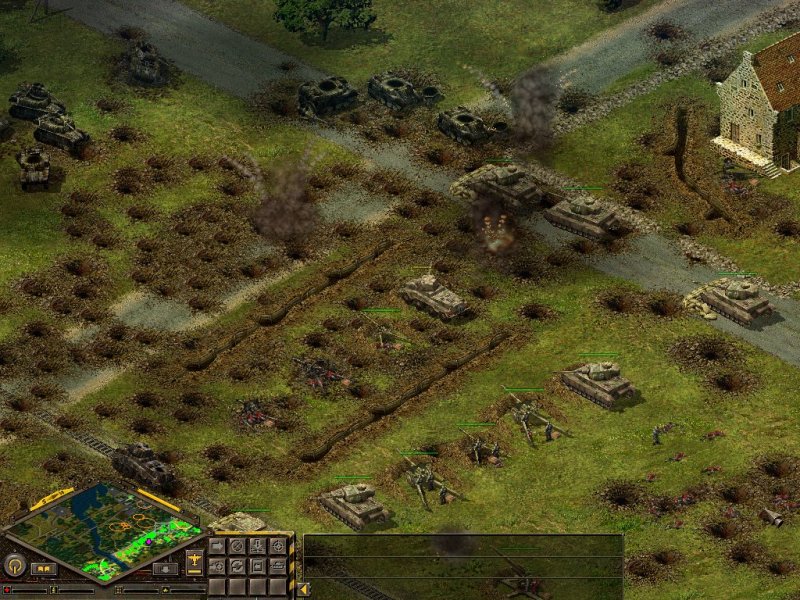Select the arrow-and-crosshair move-attack command
The width and height of the screenshot is (800, 600).
(x=217, y=566)
